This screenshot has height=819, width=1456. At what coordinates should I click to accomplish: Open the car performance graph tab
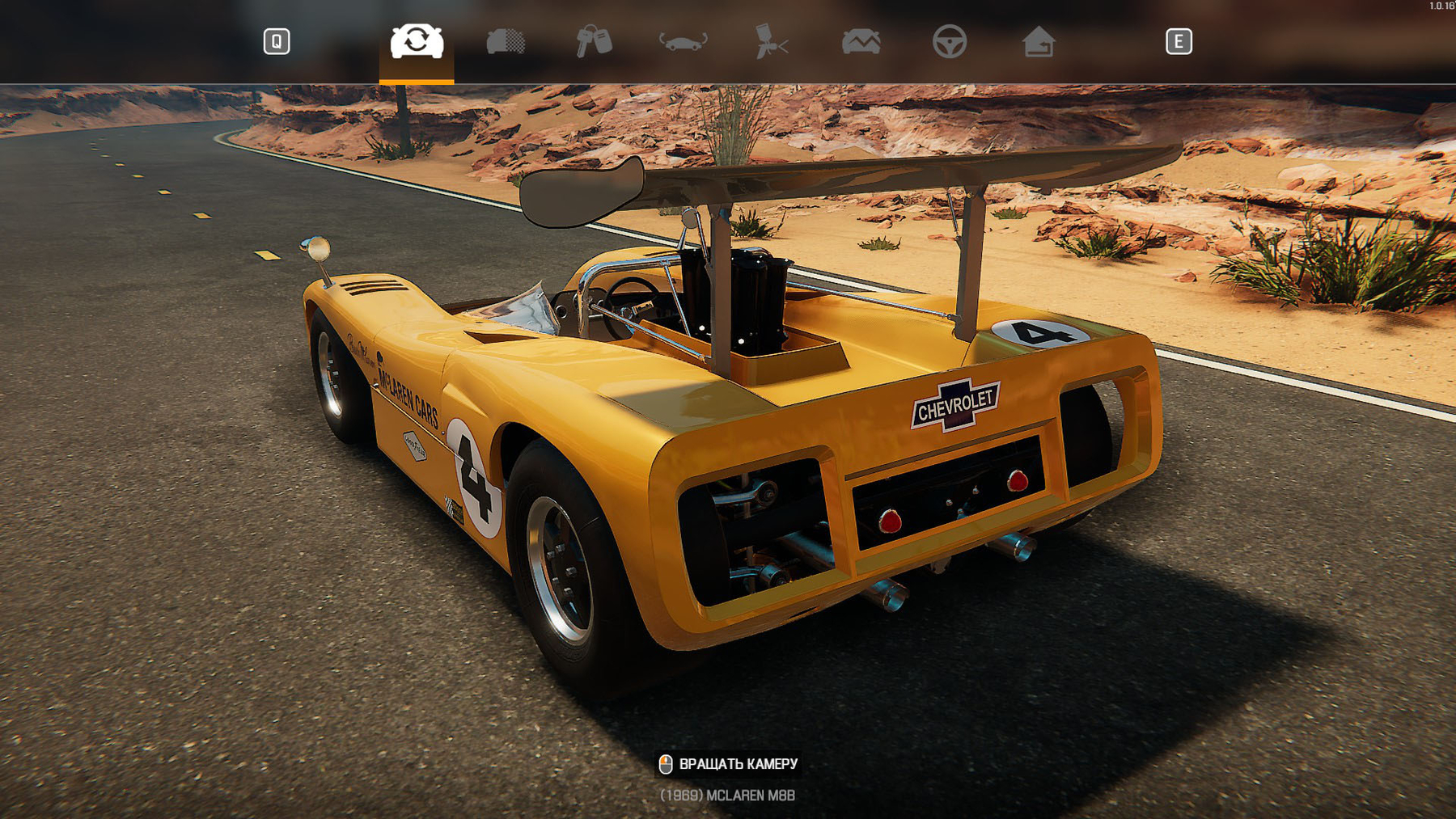(x=861, y=41)
